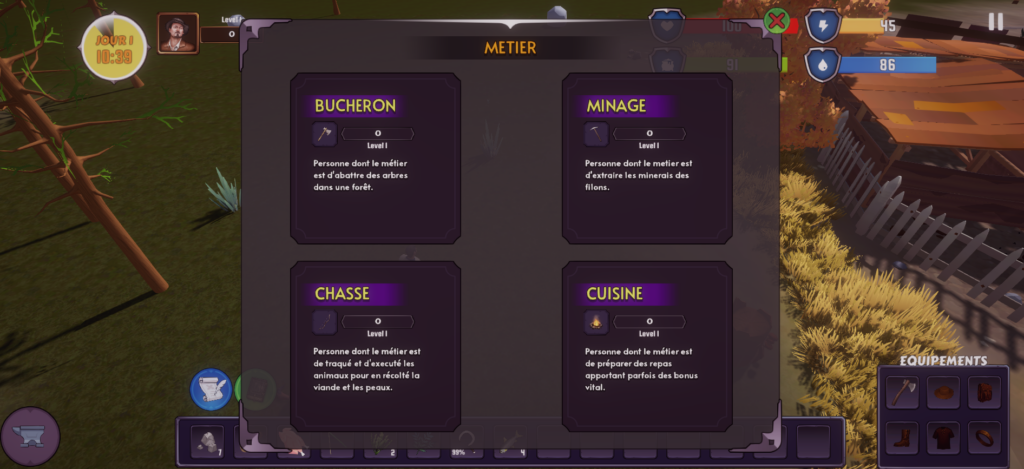Screen dimensions: 1024x469
Task: Pause the game
Action: click(995, 22)
